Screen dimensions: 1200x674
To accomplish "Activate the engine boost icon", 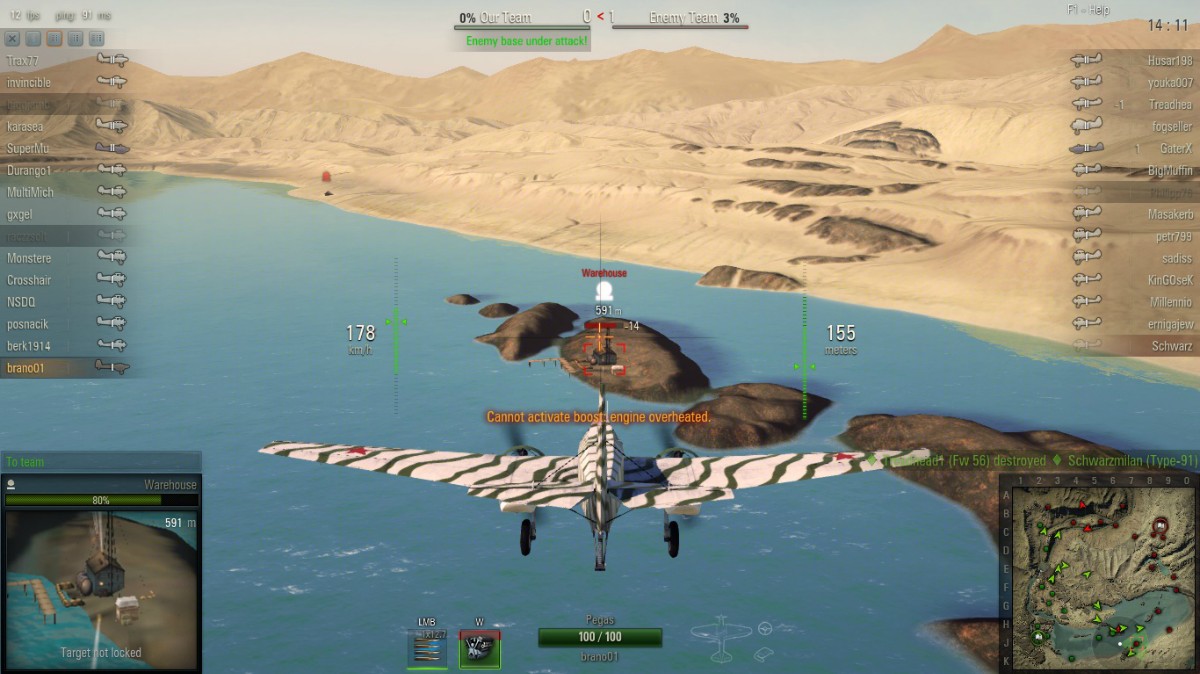I will coord(479,649).
